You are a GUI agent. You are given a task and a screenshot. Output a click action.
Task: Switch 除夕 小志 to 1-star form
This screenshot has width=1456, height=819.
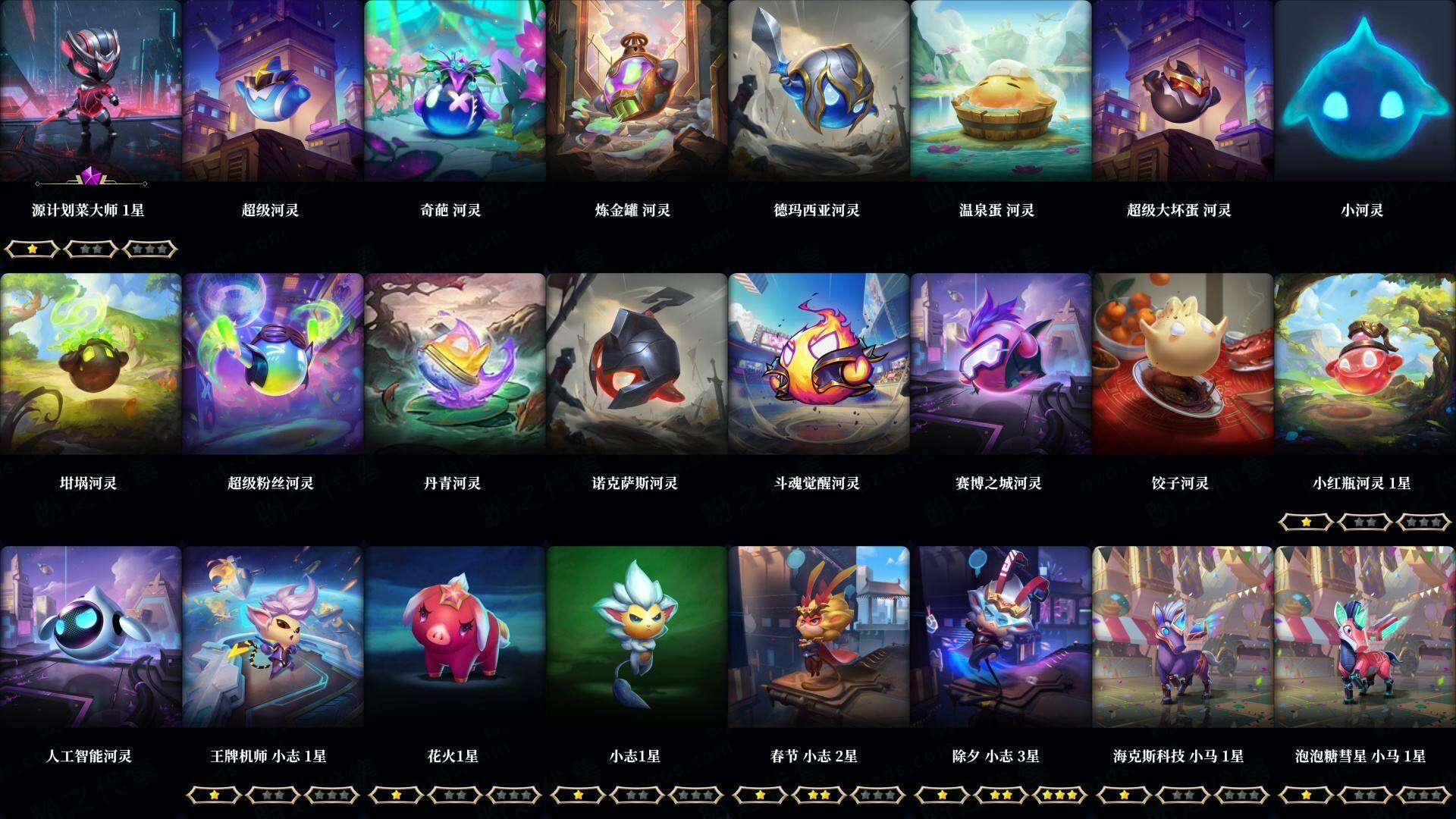pyautogui.click(x=942, y=795)
